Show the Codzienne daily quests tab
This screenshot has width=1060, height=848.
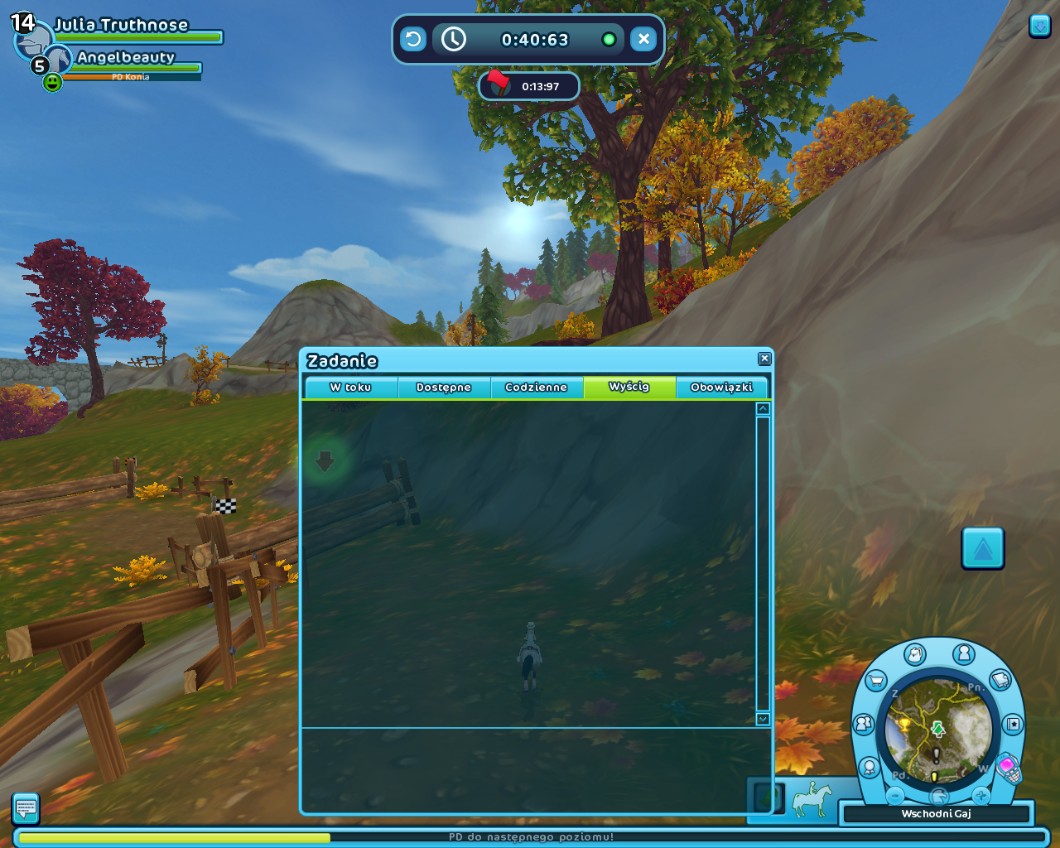(536, 387)
